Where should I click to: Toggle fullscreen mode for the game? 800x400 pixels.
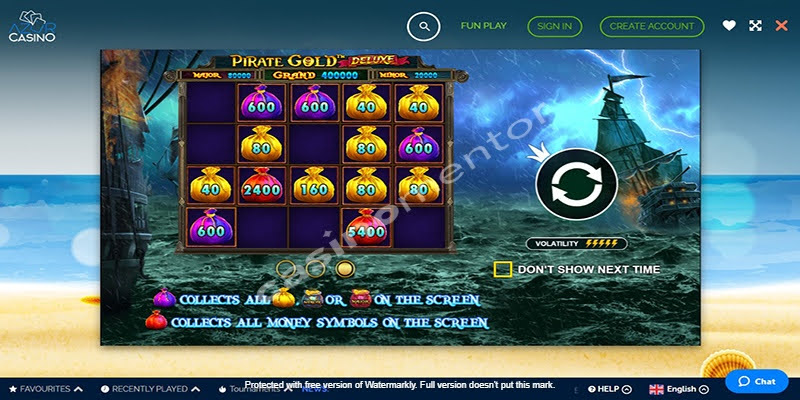(755, 26)
